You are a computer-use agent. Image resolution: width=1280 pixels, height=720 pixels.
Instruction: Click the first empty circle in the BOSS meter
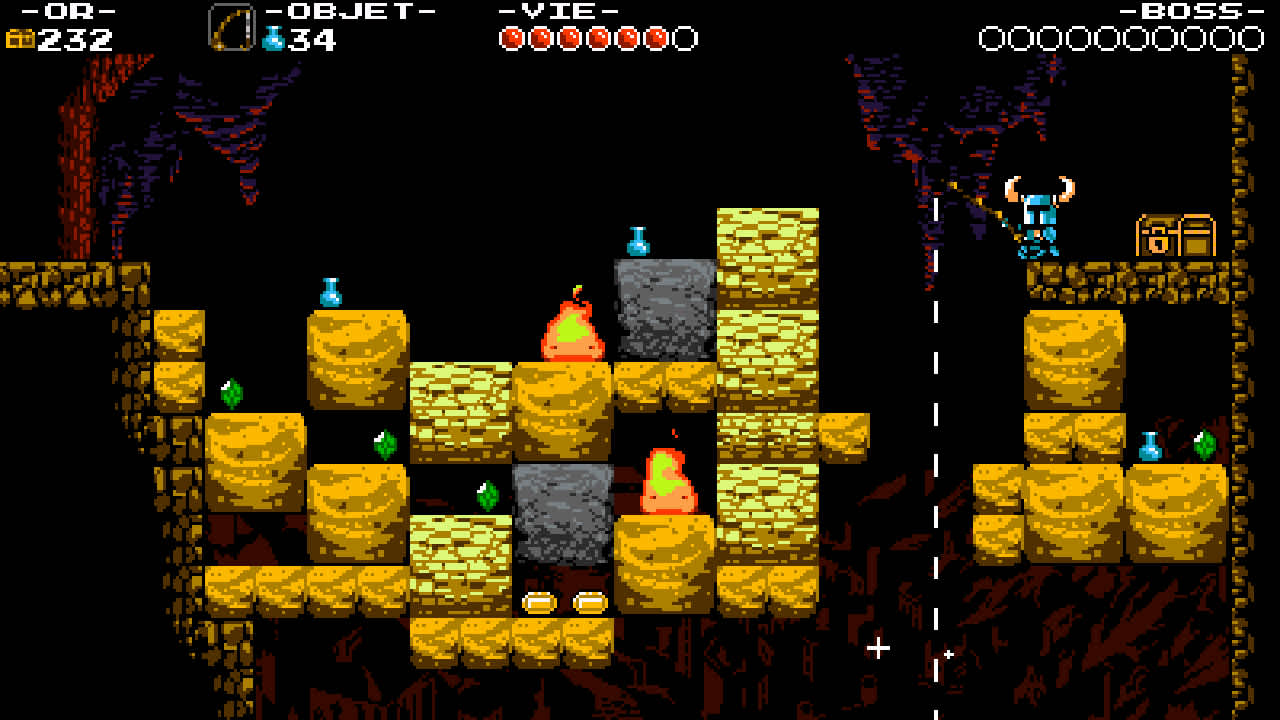click(994, 35)
